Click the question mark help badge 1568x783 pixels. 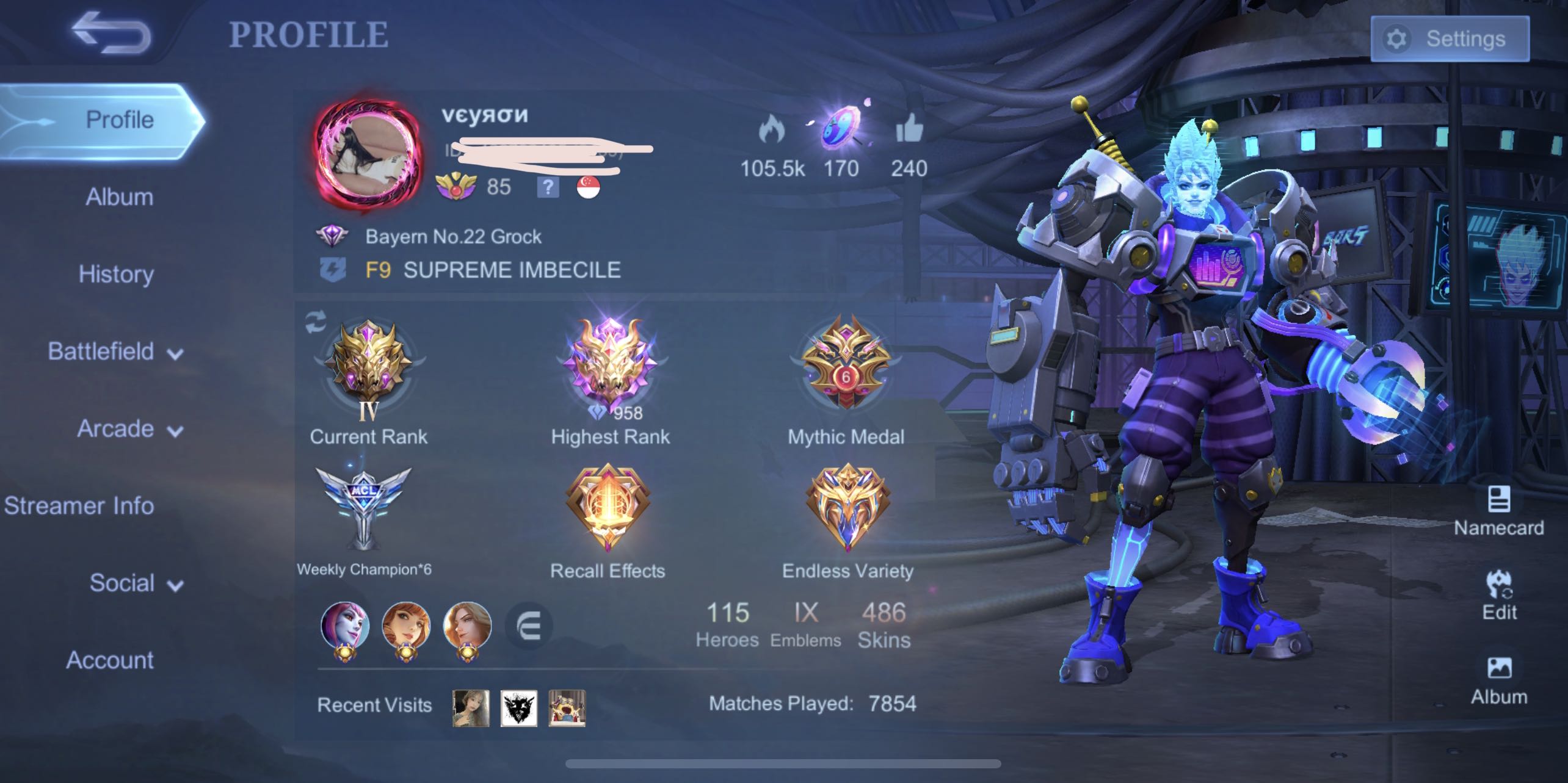[x=548, y=189]
